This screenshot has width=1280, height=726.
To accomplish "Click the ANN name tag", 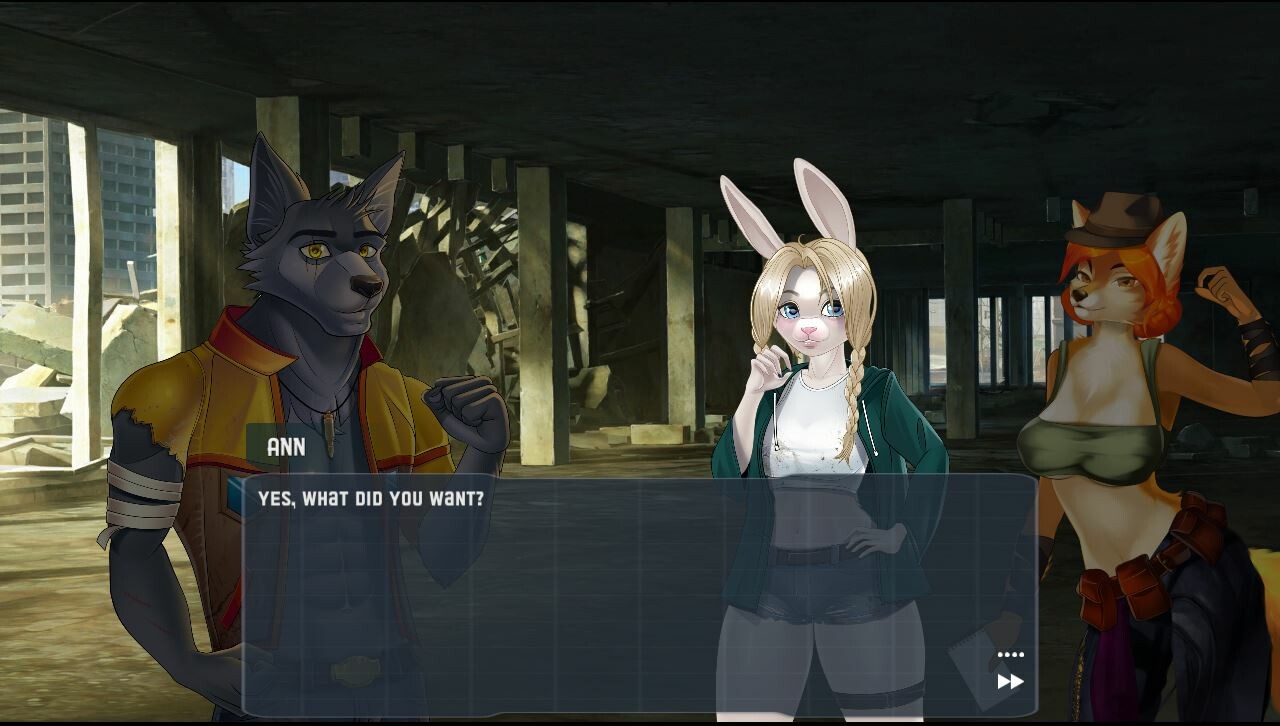I will point(287,447).
